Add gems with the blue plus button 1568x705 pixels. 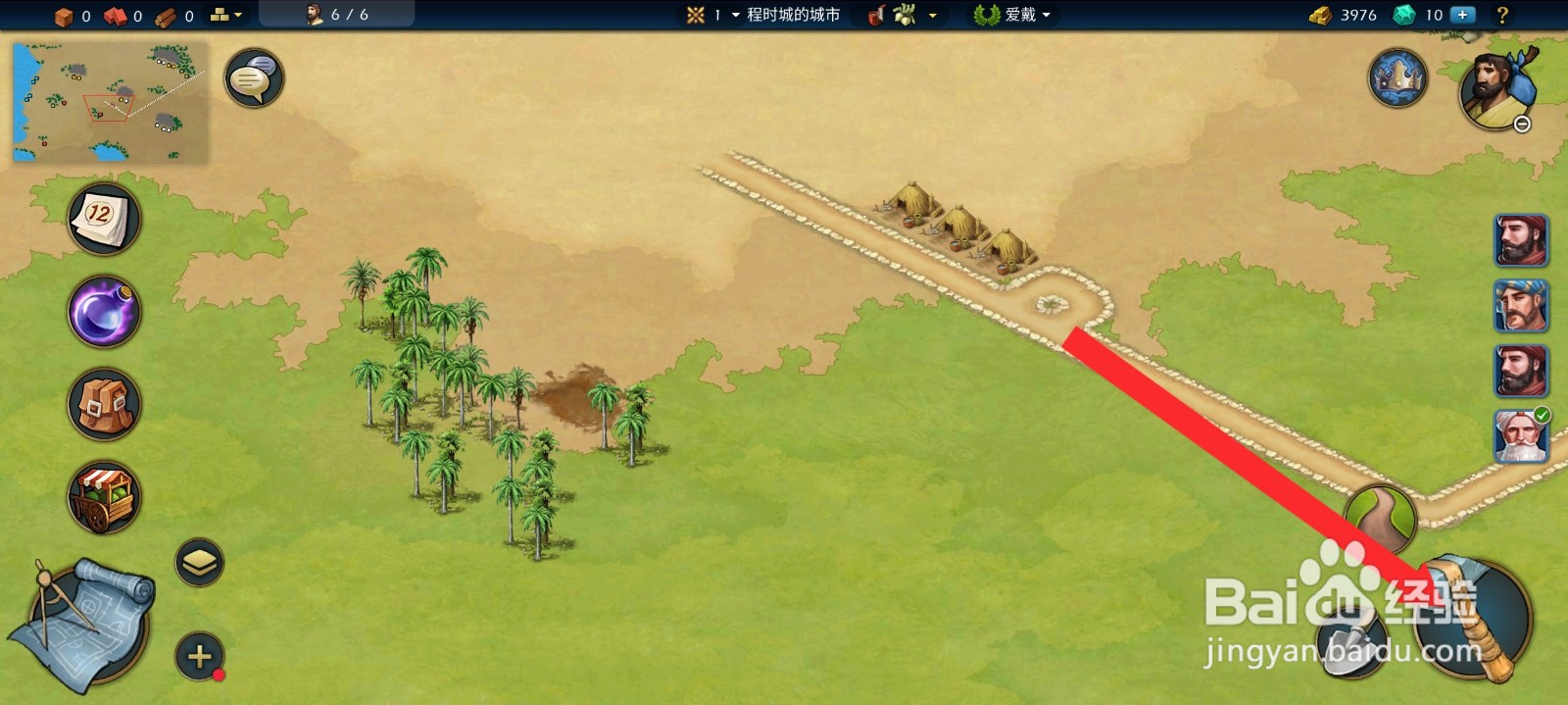[x=1462, y=15]
